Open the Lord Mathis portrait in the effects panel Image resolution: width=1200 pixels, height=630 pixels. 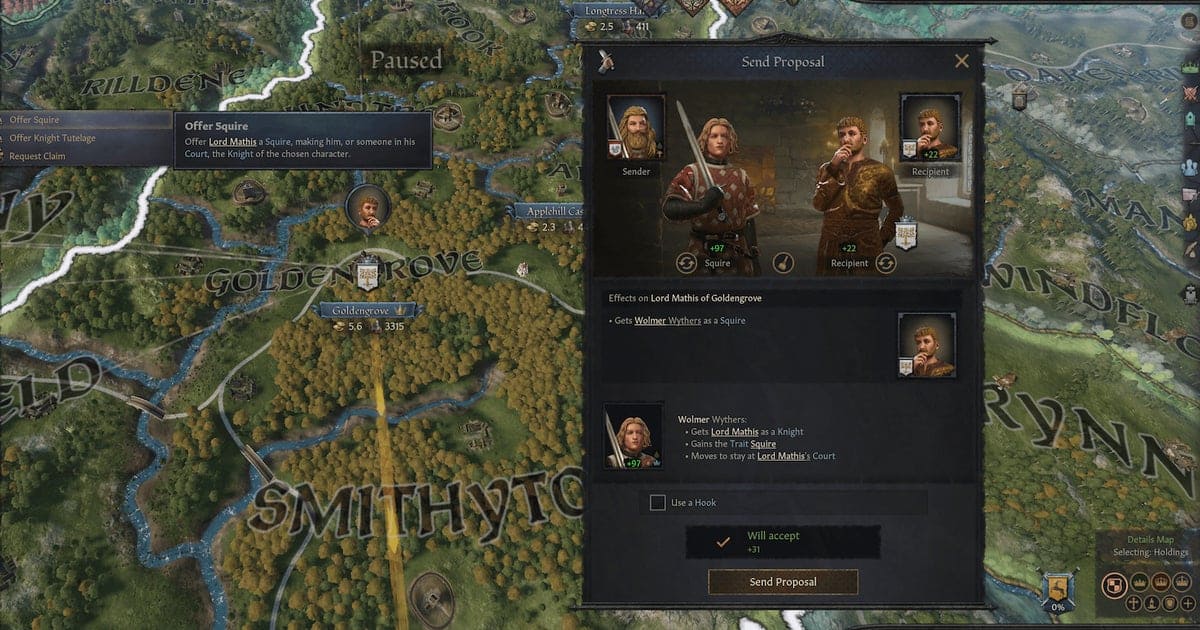coord(926,345)
